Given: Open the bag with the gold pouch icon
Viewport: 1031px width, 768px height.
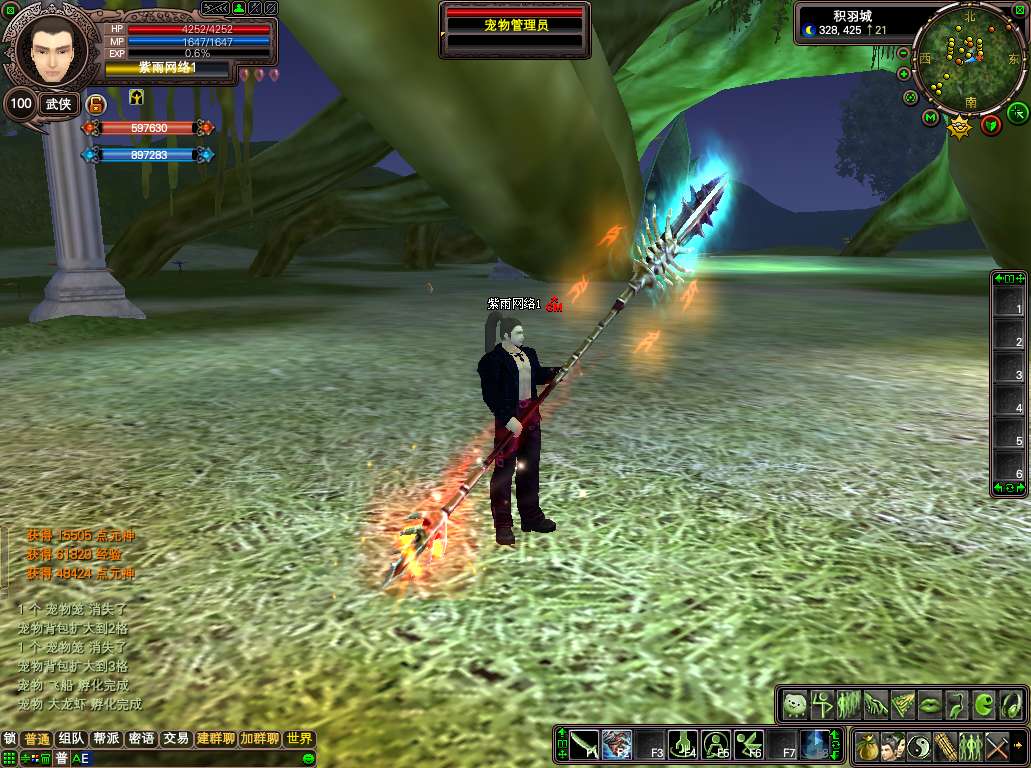Looking at the screenshot, I should [x=866, y=746].
